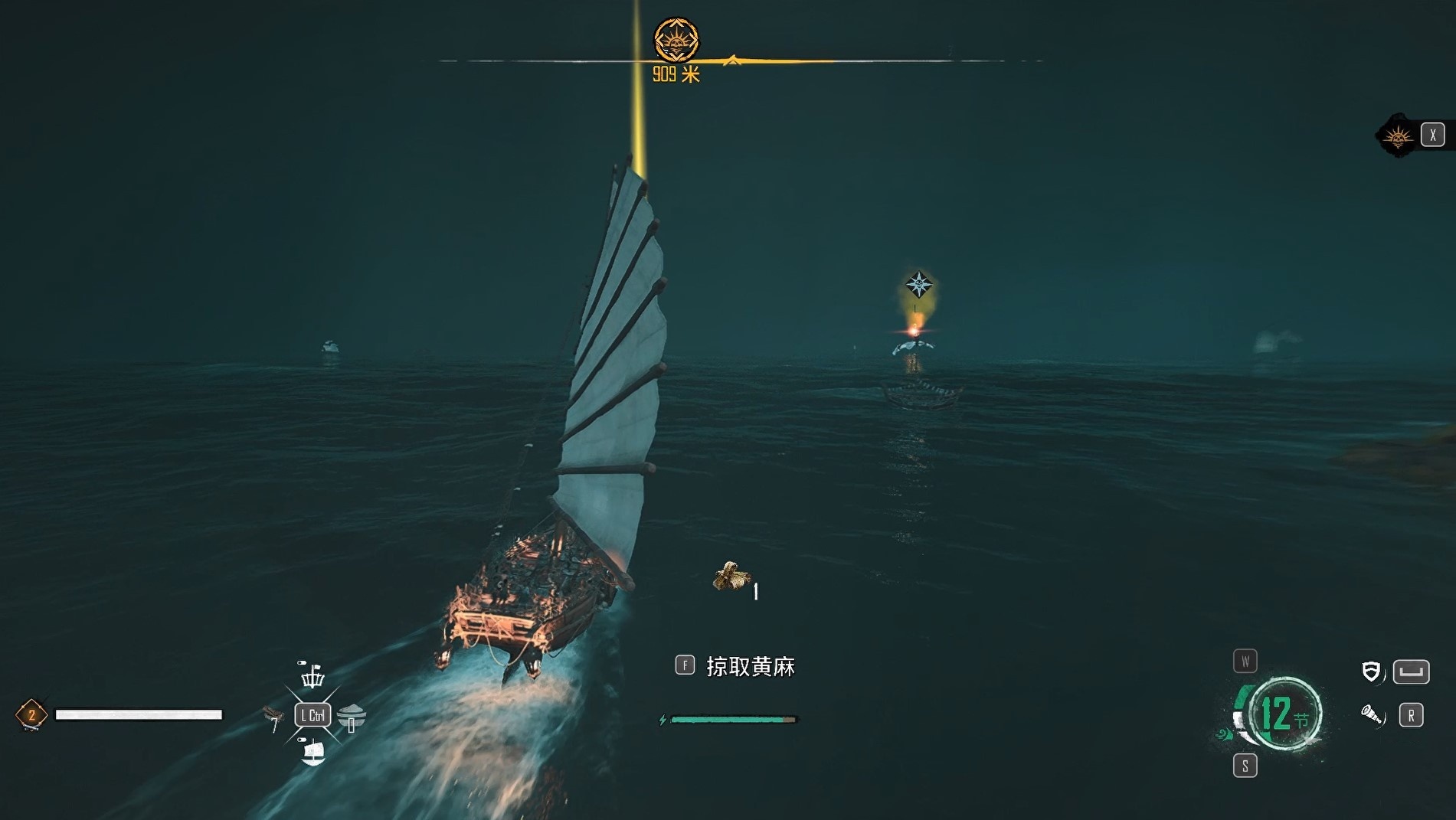
Task: Activate the brace shield icon
Action: click(1371, 672)
